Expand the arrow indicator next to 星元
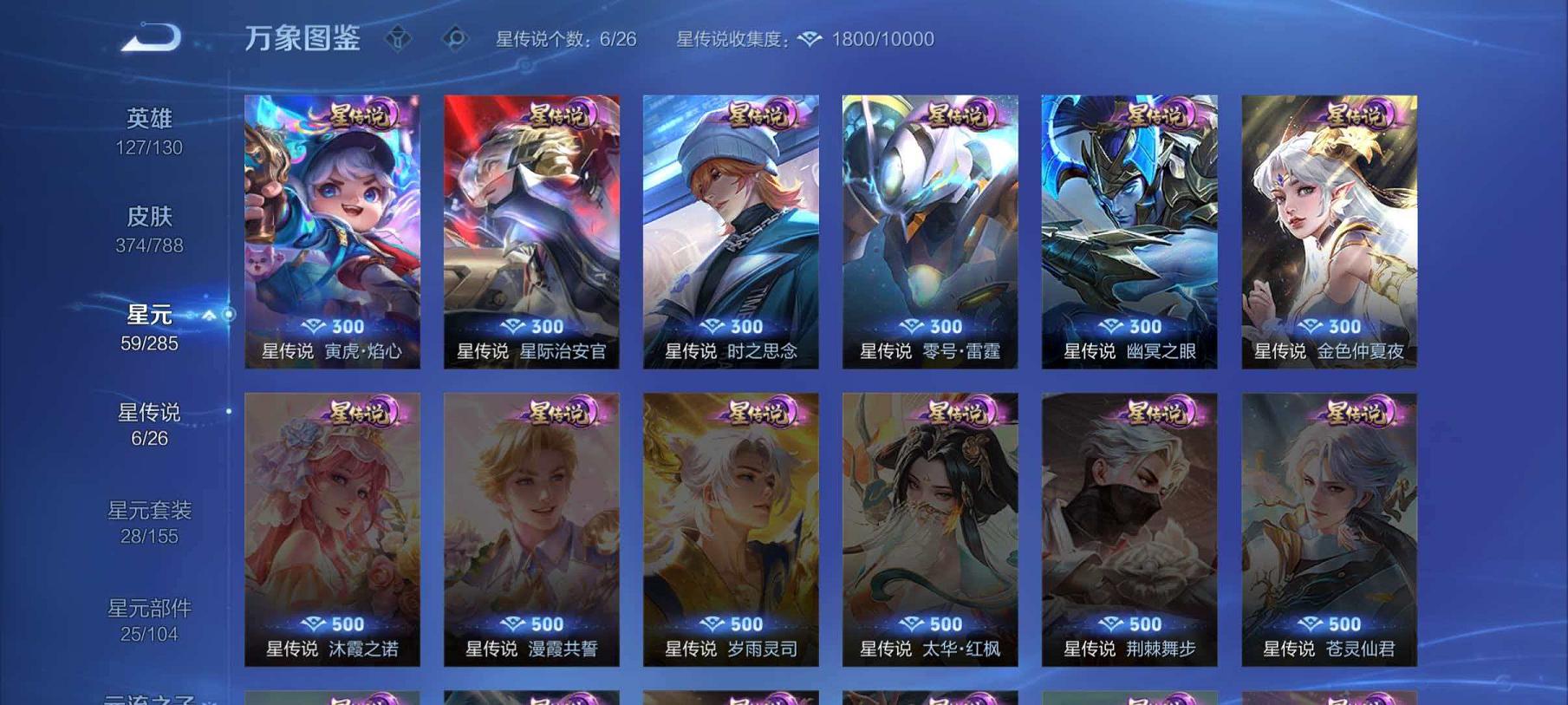1568x705 pixels. [208, 317]
